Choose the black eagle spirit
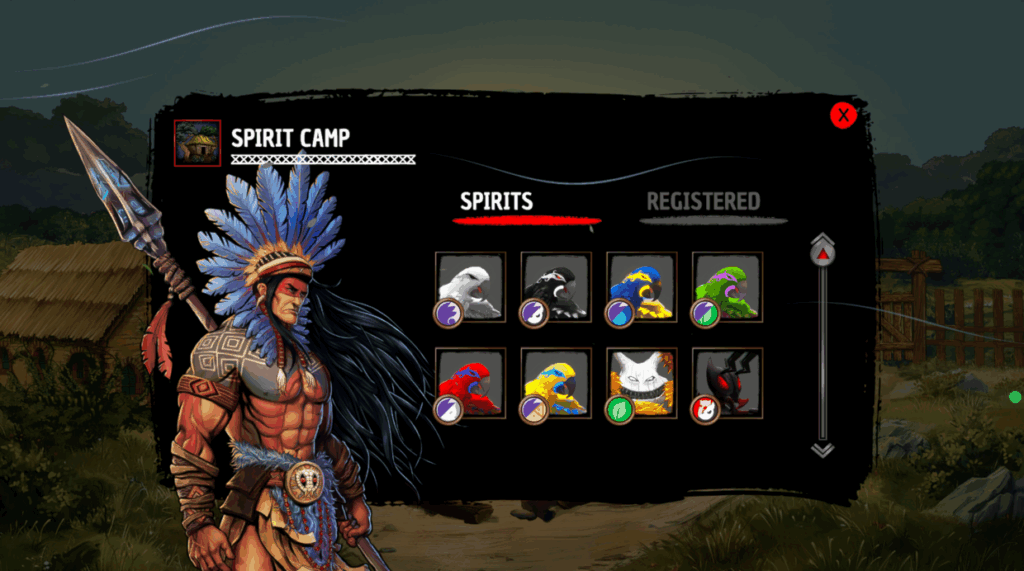This screenshot has width=1024, height=571. (556, 286)
